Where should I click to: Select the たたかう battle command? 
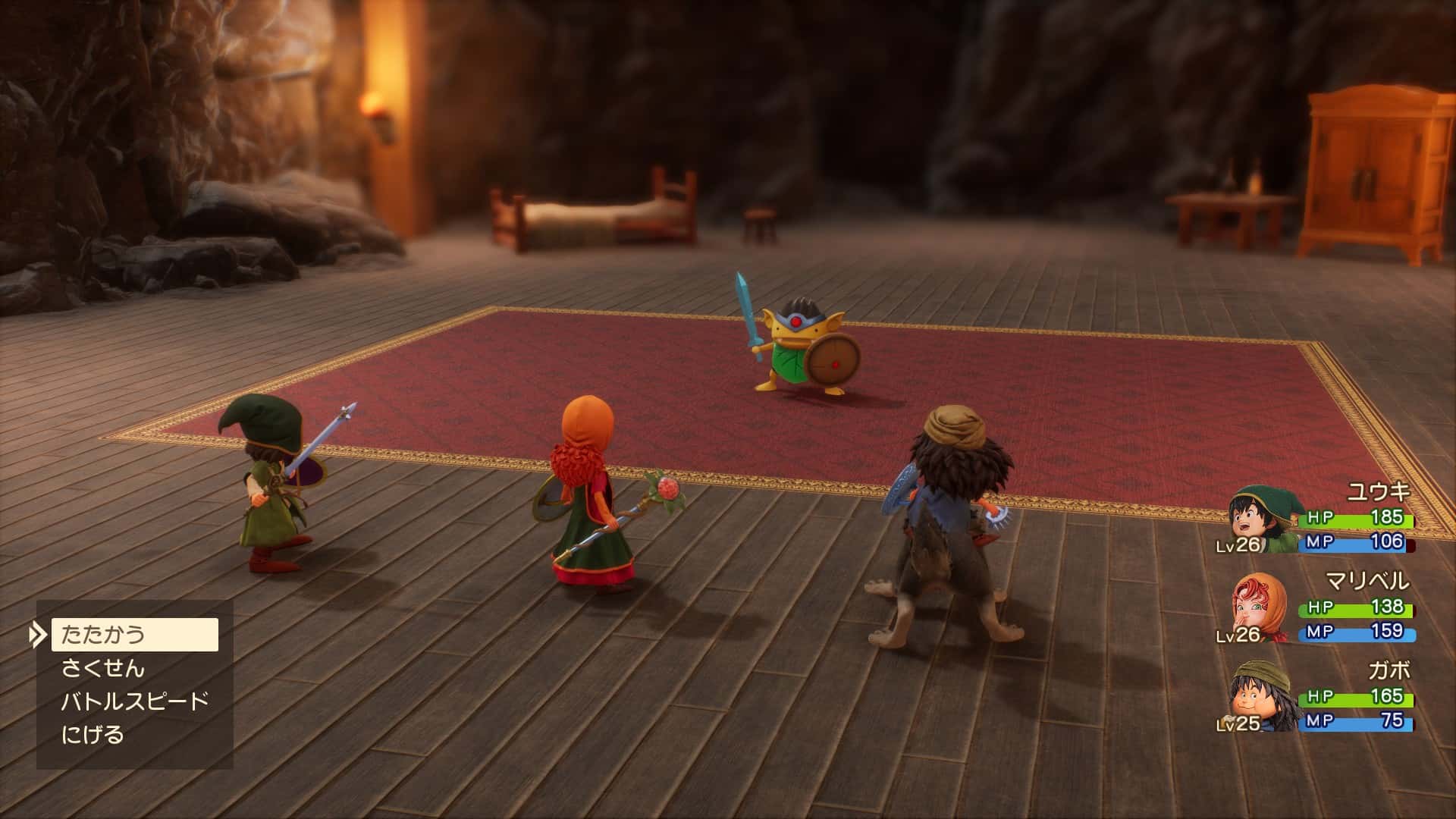point(134,634)
